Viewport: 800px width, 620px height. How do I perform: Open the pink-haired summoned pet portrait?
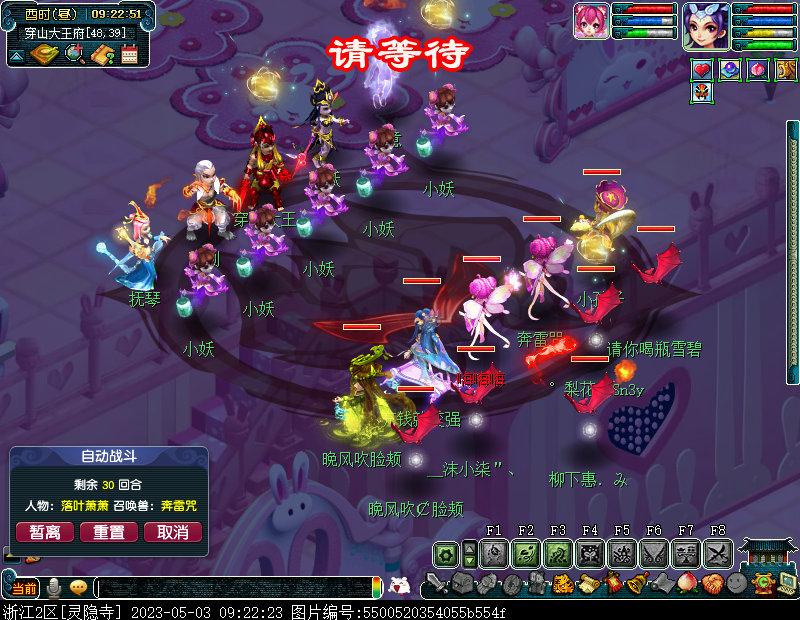pyautogui.click(x=592, y=21)
